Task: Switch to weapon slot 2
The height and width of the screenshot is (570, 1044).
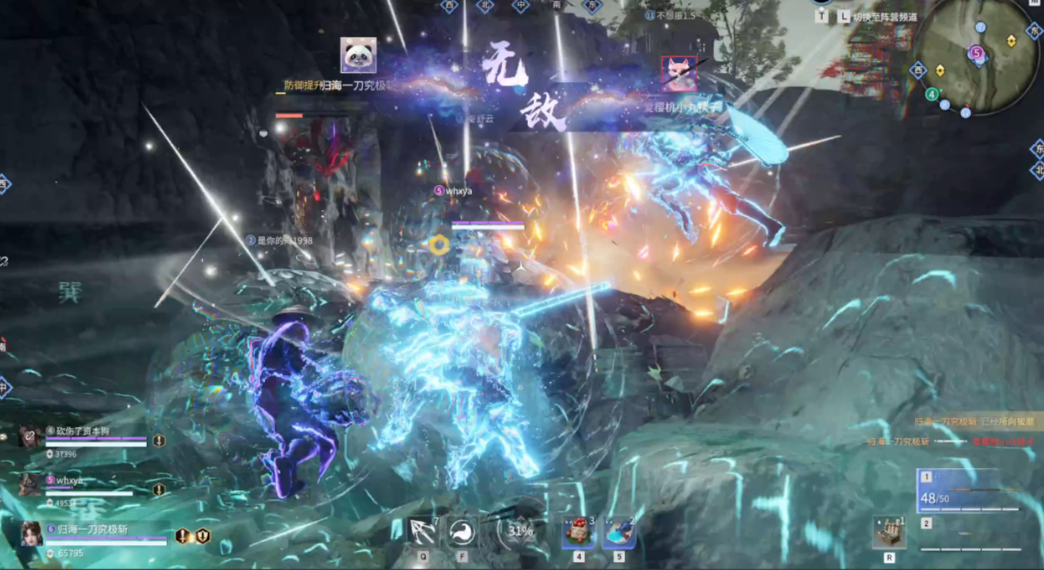Action: pyautogui.click(x=968, y=537)
